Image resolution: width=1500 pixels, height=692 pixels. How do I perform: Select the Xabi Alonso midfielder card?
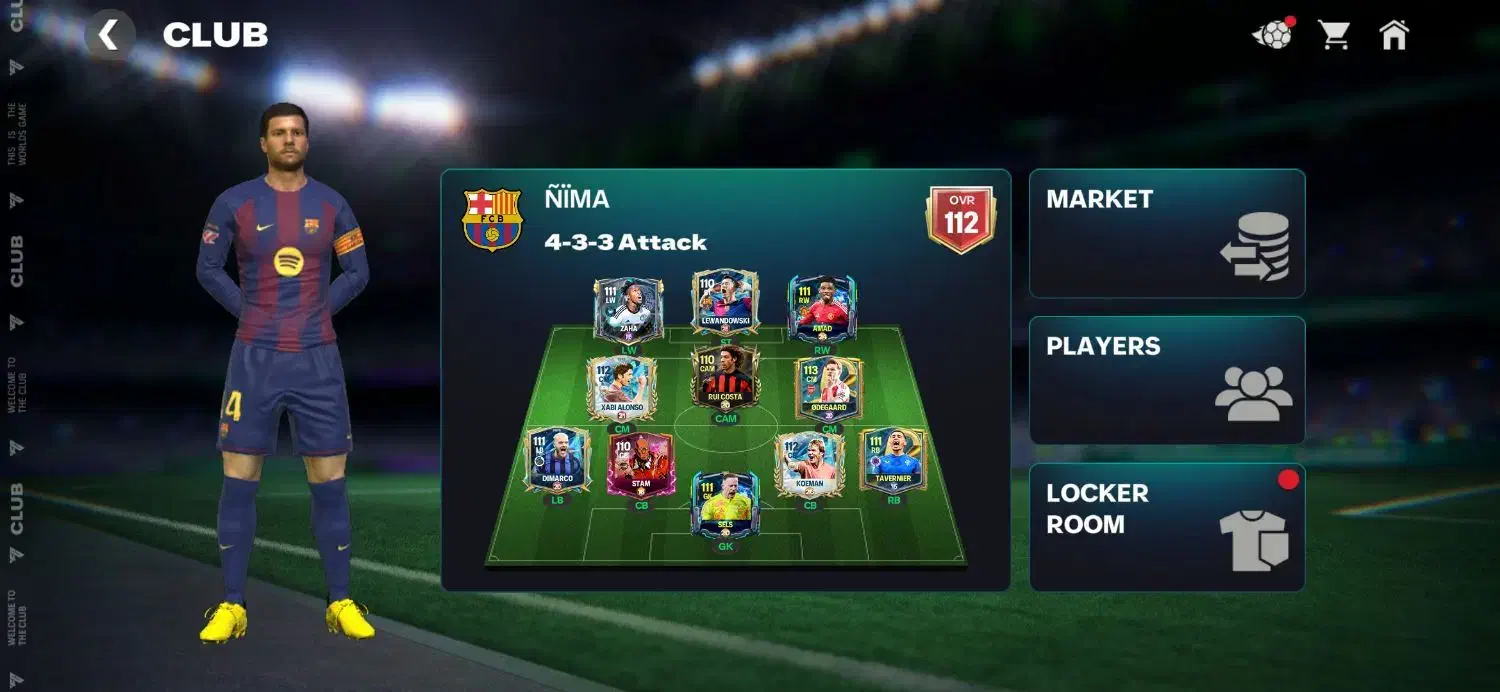coord(621,388)
